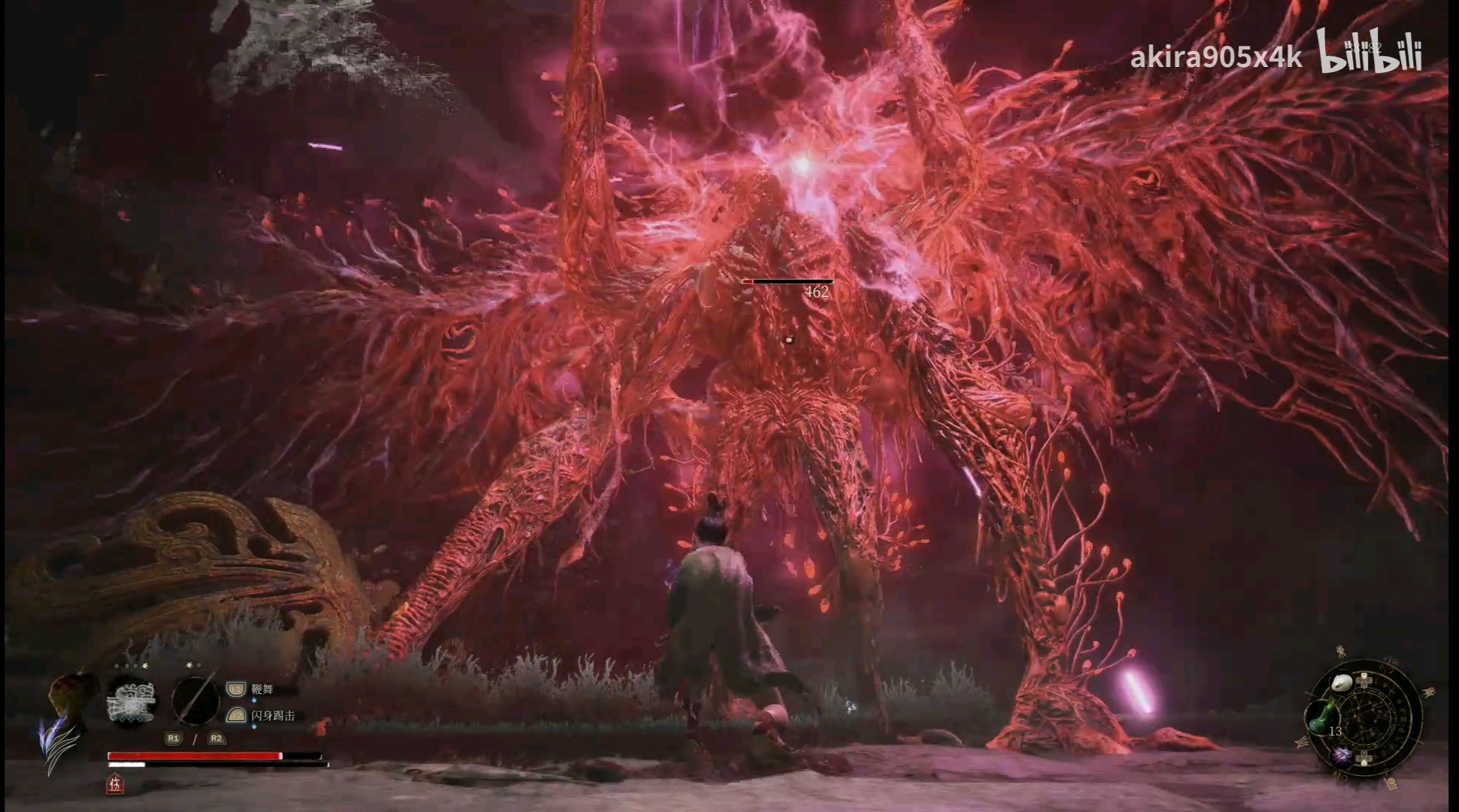Activate the 鞭舞 skill
This screenshot has height=812, width=1459.
coord(262,689)
